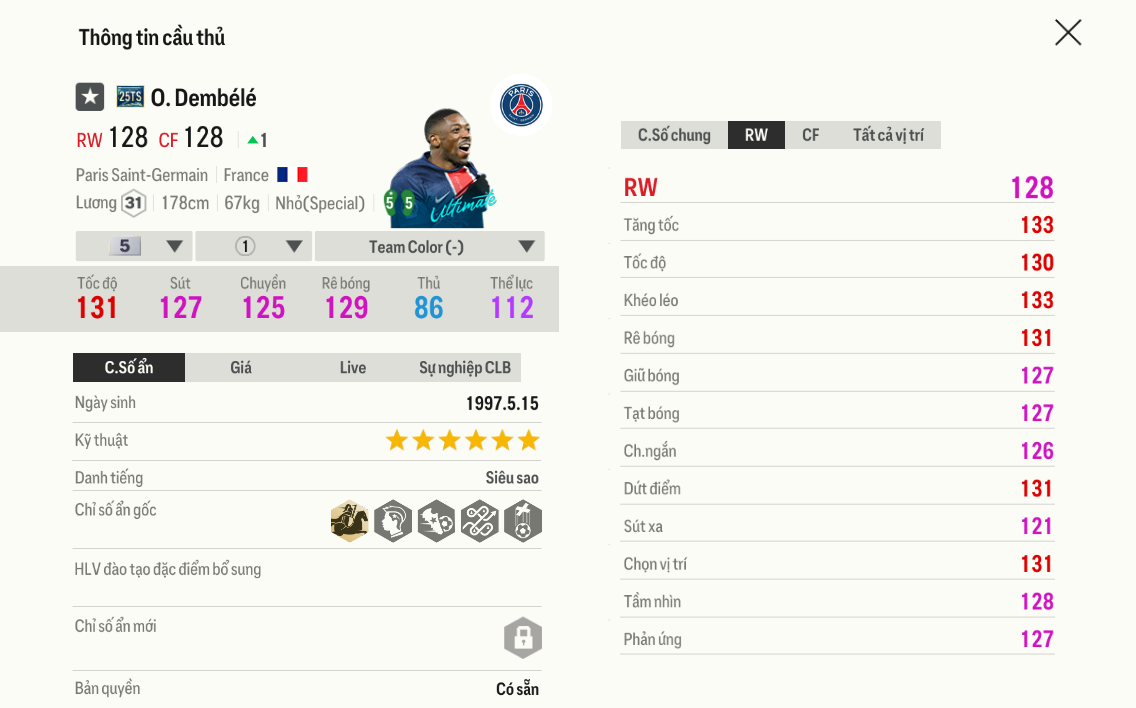Viewport: 1136px width, 708px height.
Task: Click the Paris Saint-Germain club crest
Action: (x=521, y=106)
